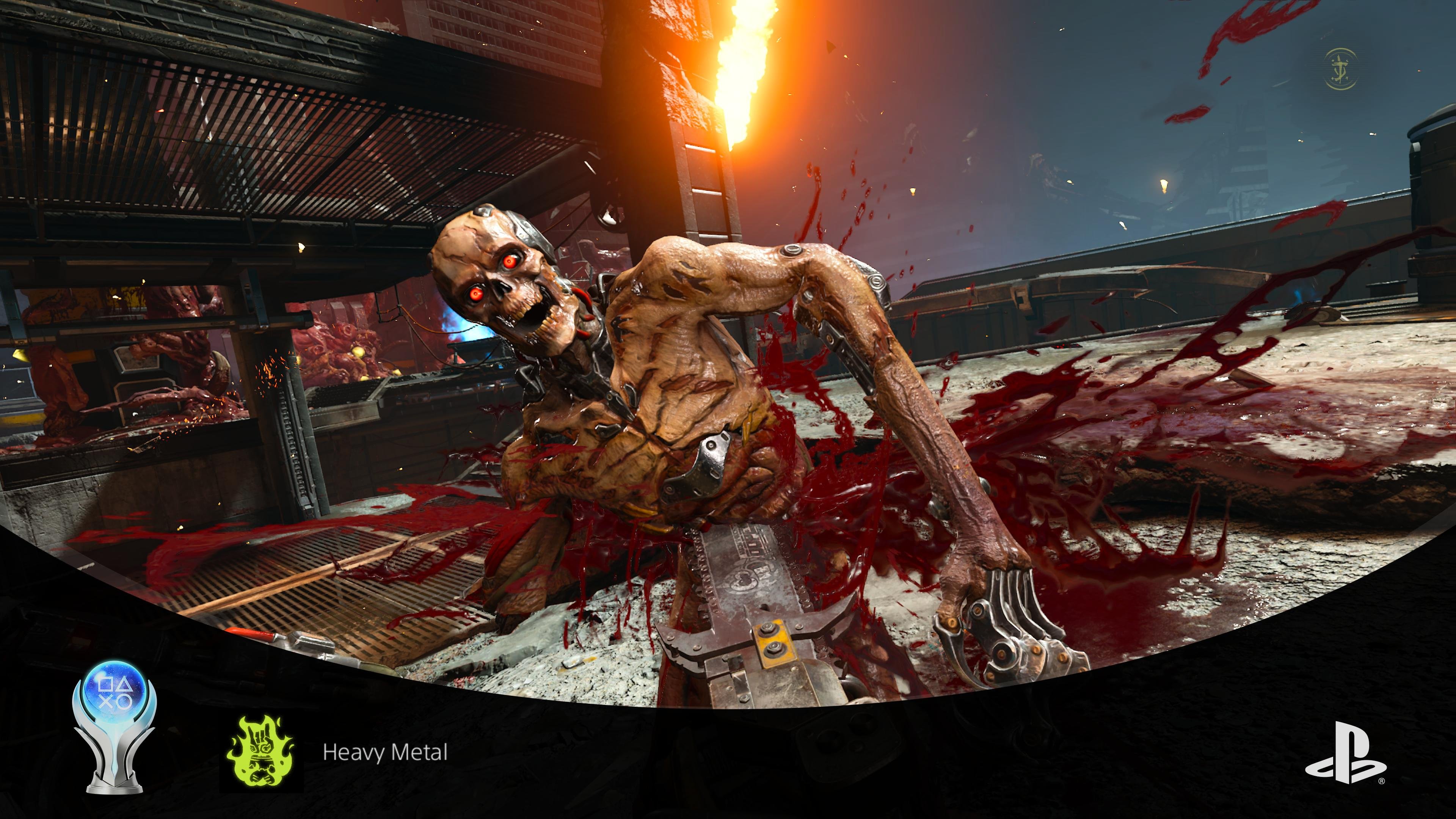Open the Heavy Metal trophy title
Image resolution: width=1456 pixels, height=819 pixels.
click(x=385, y=752)
